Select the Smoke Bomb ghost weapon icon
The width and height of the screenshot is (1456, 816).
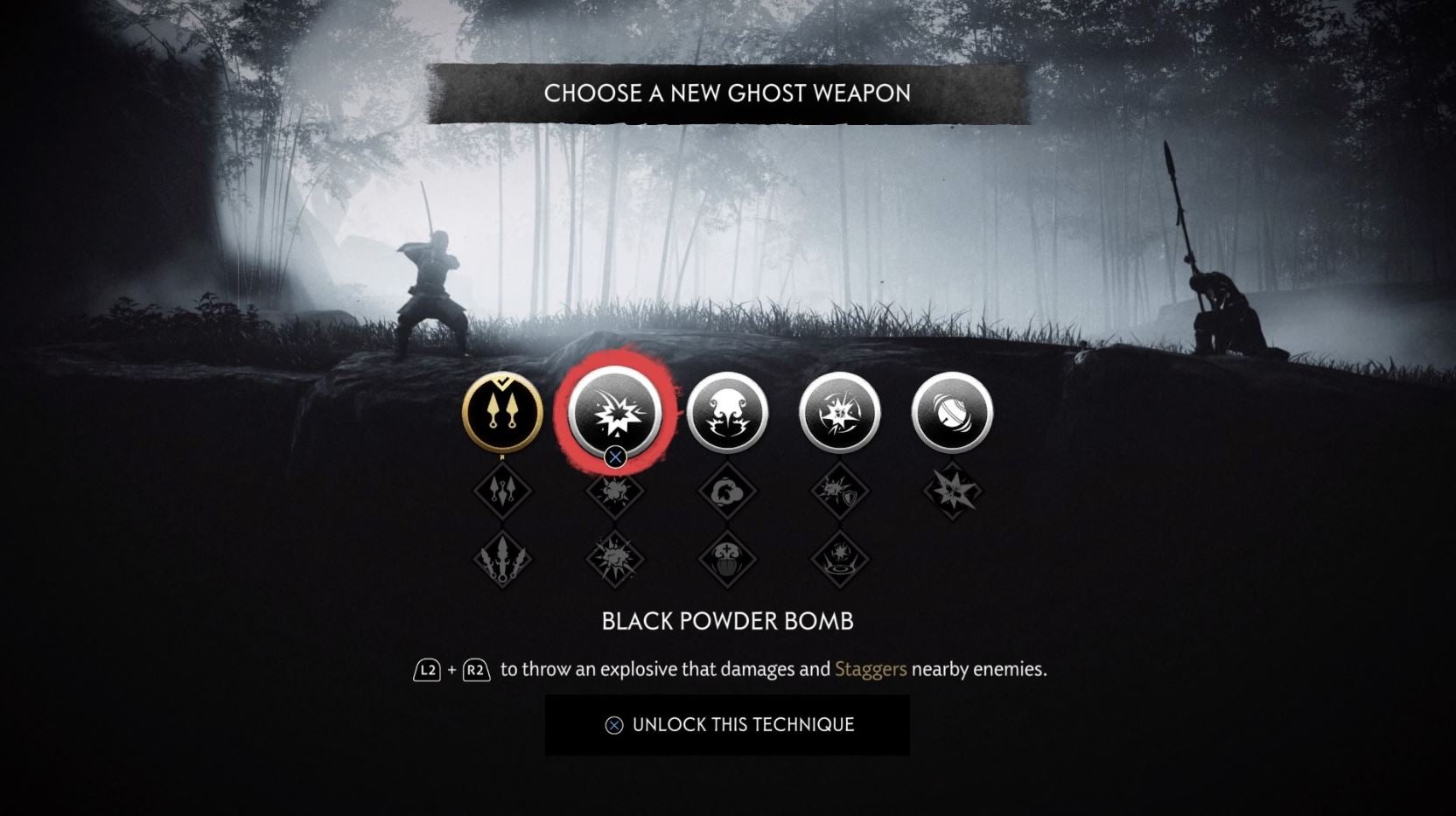[727, 414]
